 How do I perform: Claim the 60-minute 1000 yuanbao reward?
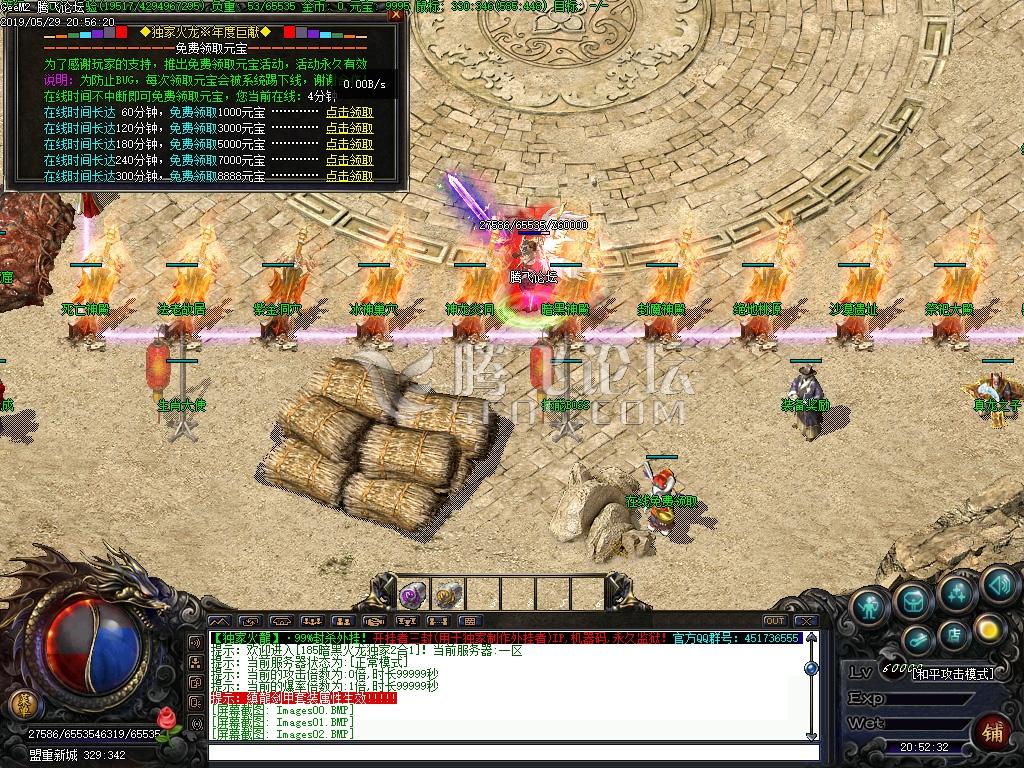349,112
